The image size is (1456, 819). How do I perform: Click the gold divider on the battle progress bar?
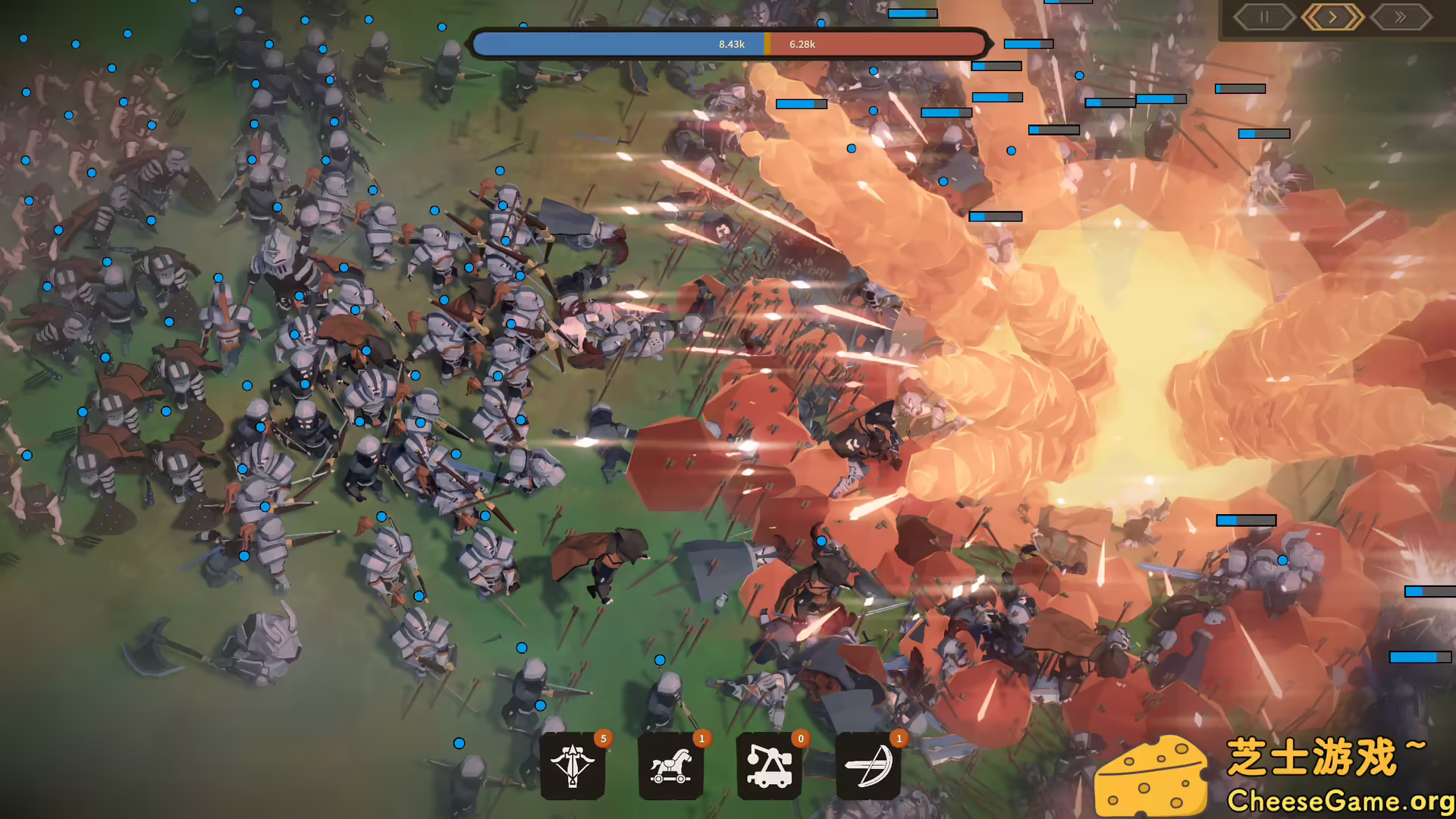click(767, 44)
